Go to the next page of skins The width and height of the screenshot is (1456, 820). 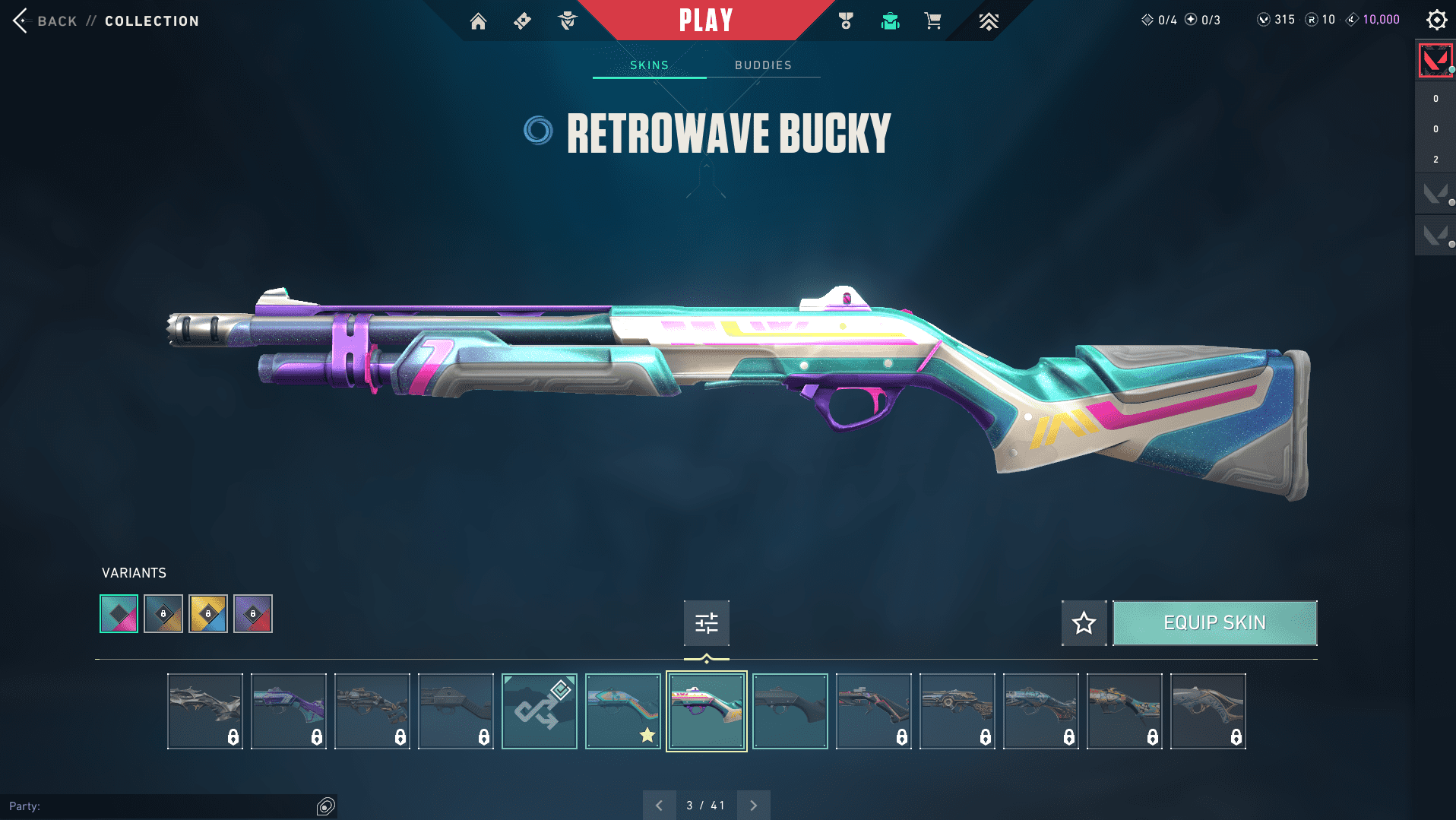(x=753, y=805)
